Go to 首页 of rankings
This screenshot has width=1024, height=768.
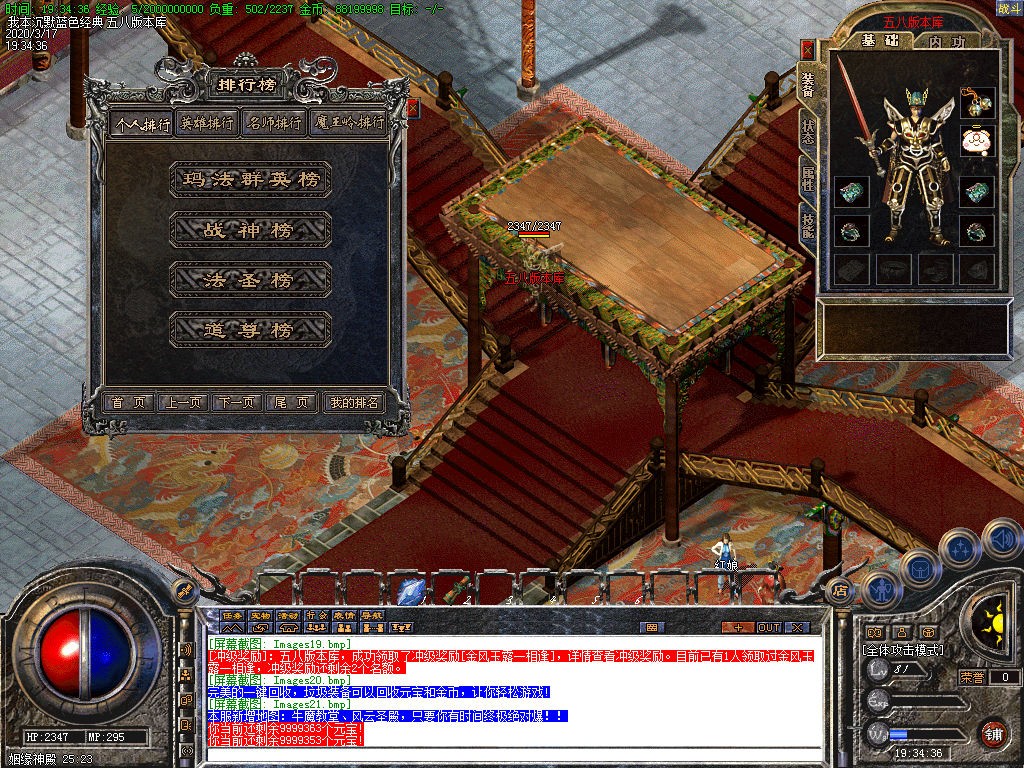pyautogui.click(x=129, y=402)
